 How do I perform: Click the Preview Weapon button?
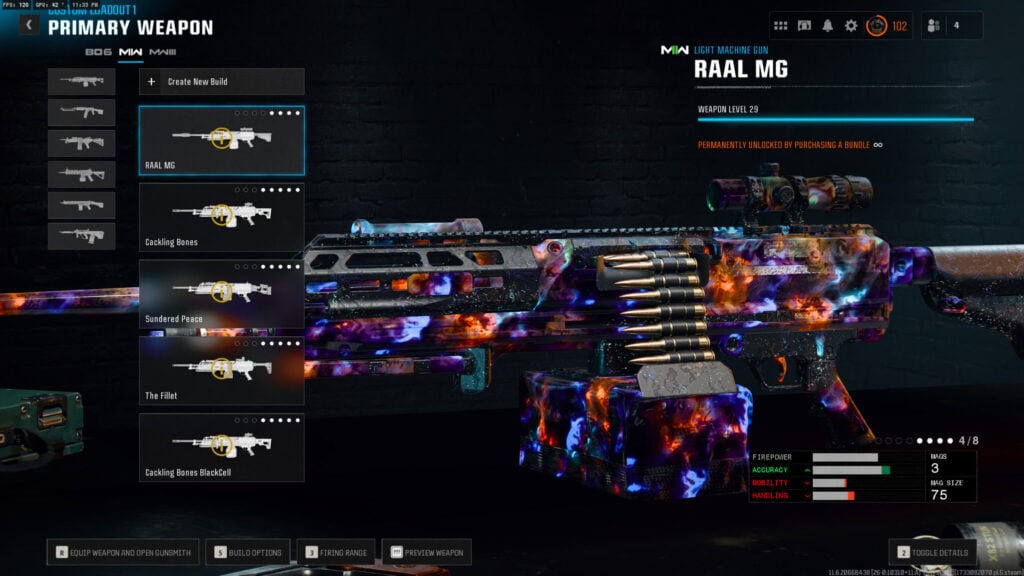coord(426,552)
